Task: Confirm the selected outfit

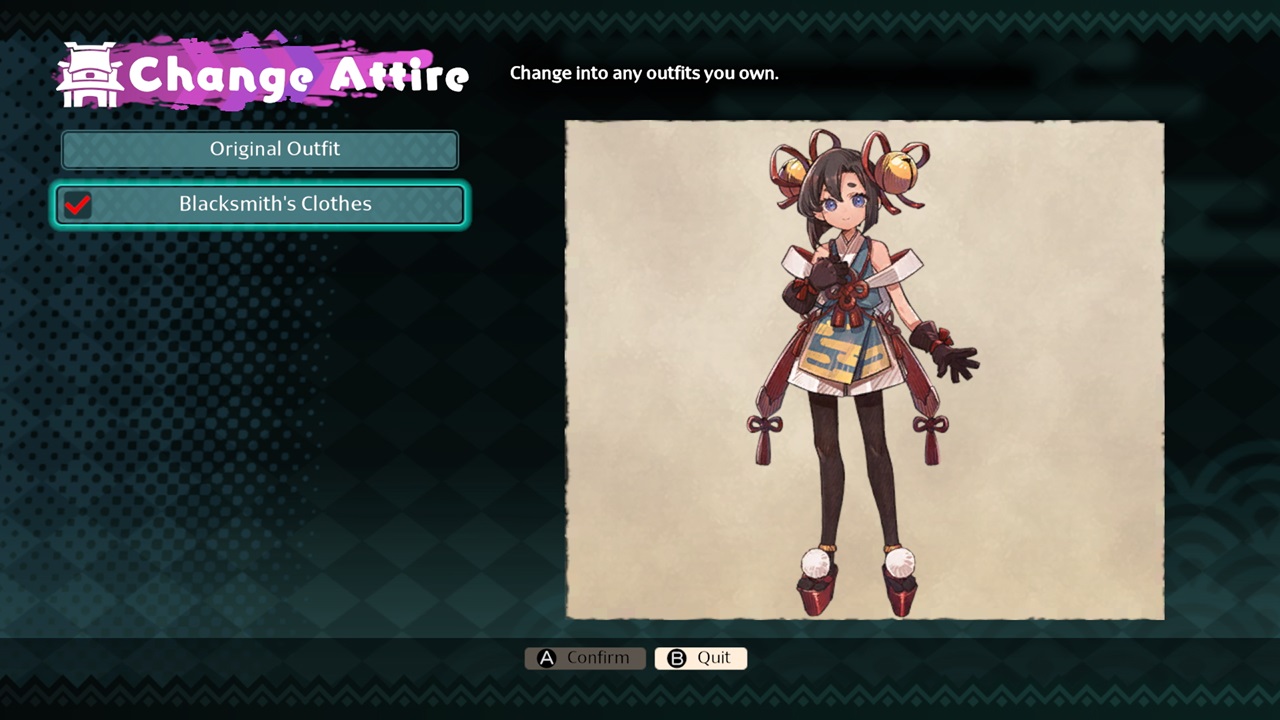Action: pos(585,658)
